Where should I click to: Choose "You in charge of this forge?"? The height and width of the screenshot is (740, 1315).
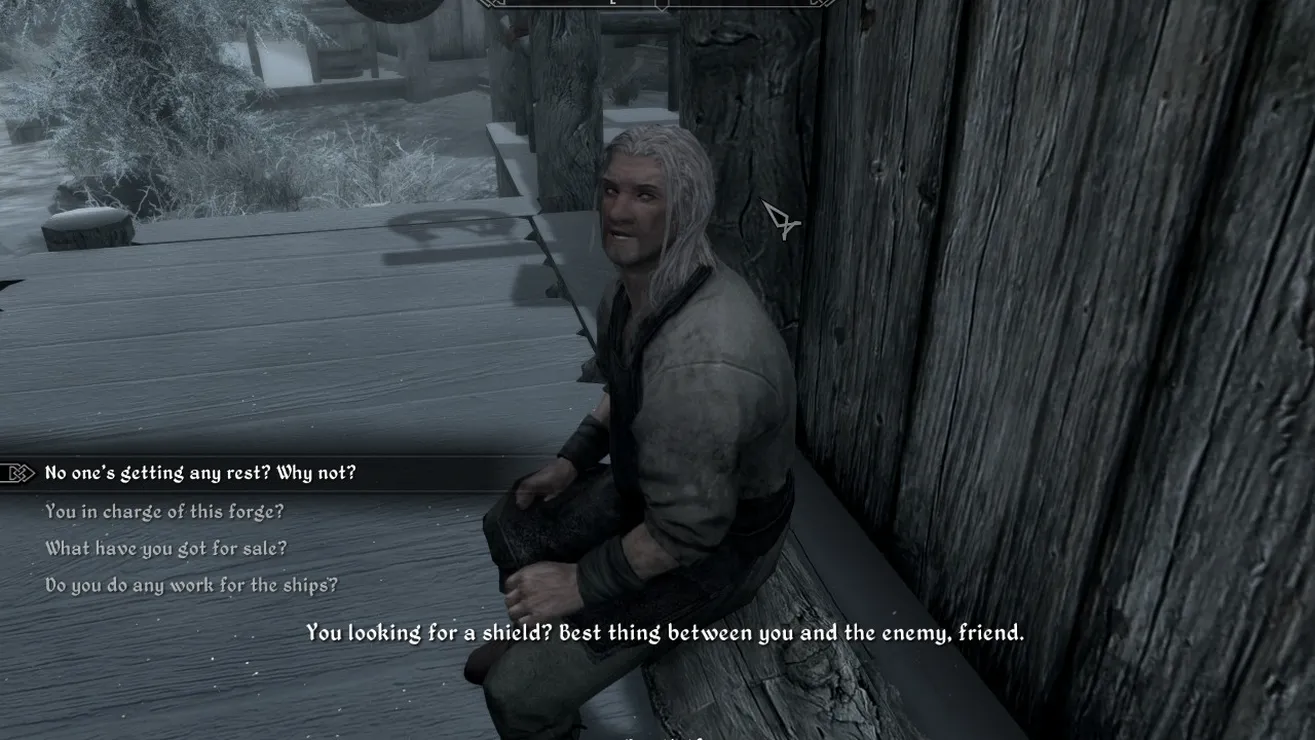coord(164,511)
